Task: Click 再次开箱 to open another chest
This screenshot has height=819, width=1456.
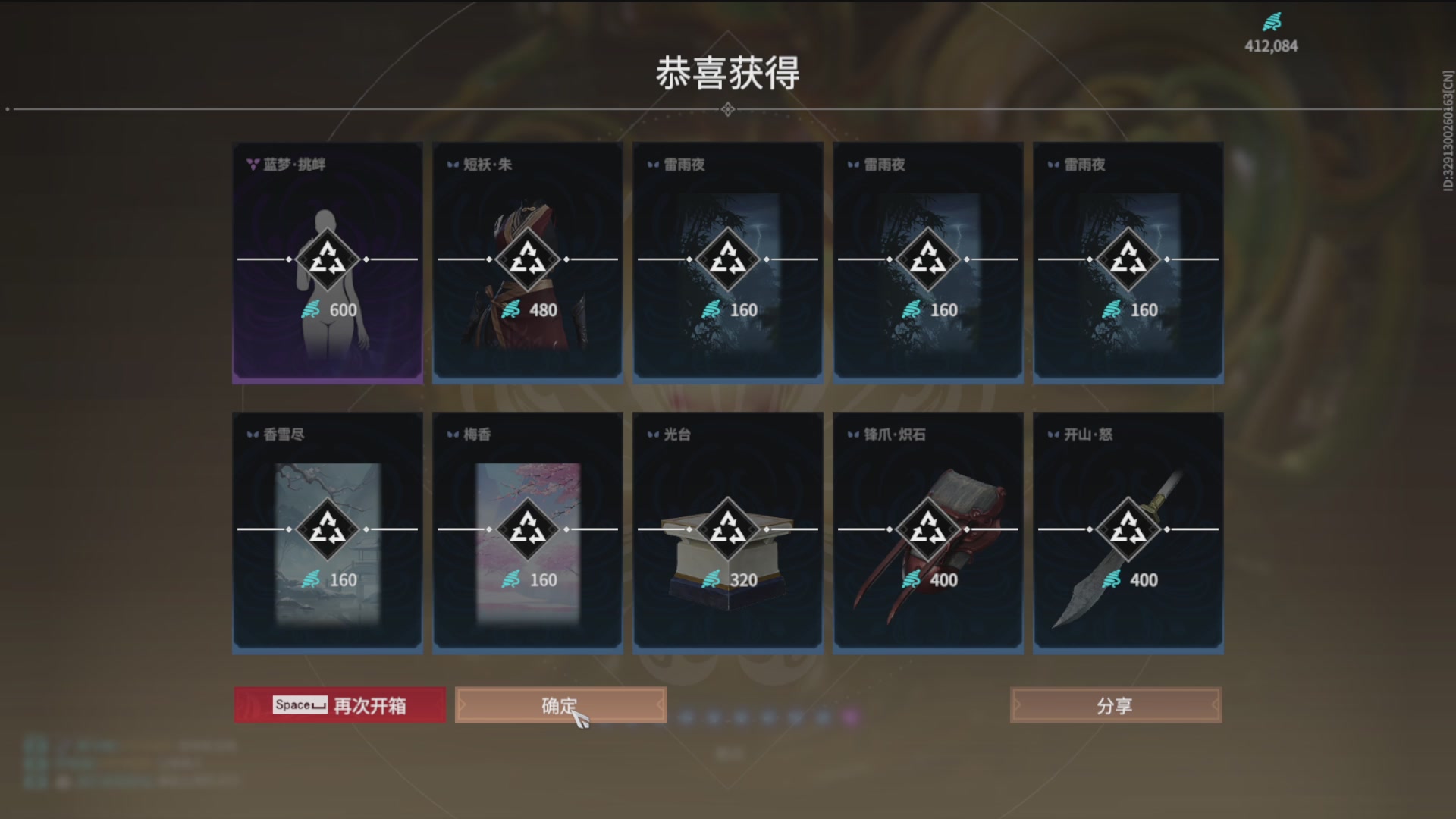Action: [x=339, y=704]
